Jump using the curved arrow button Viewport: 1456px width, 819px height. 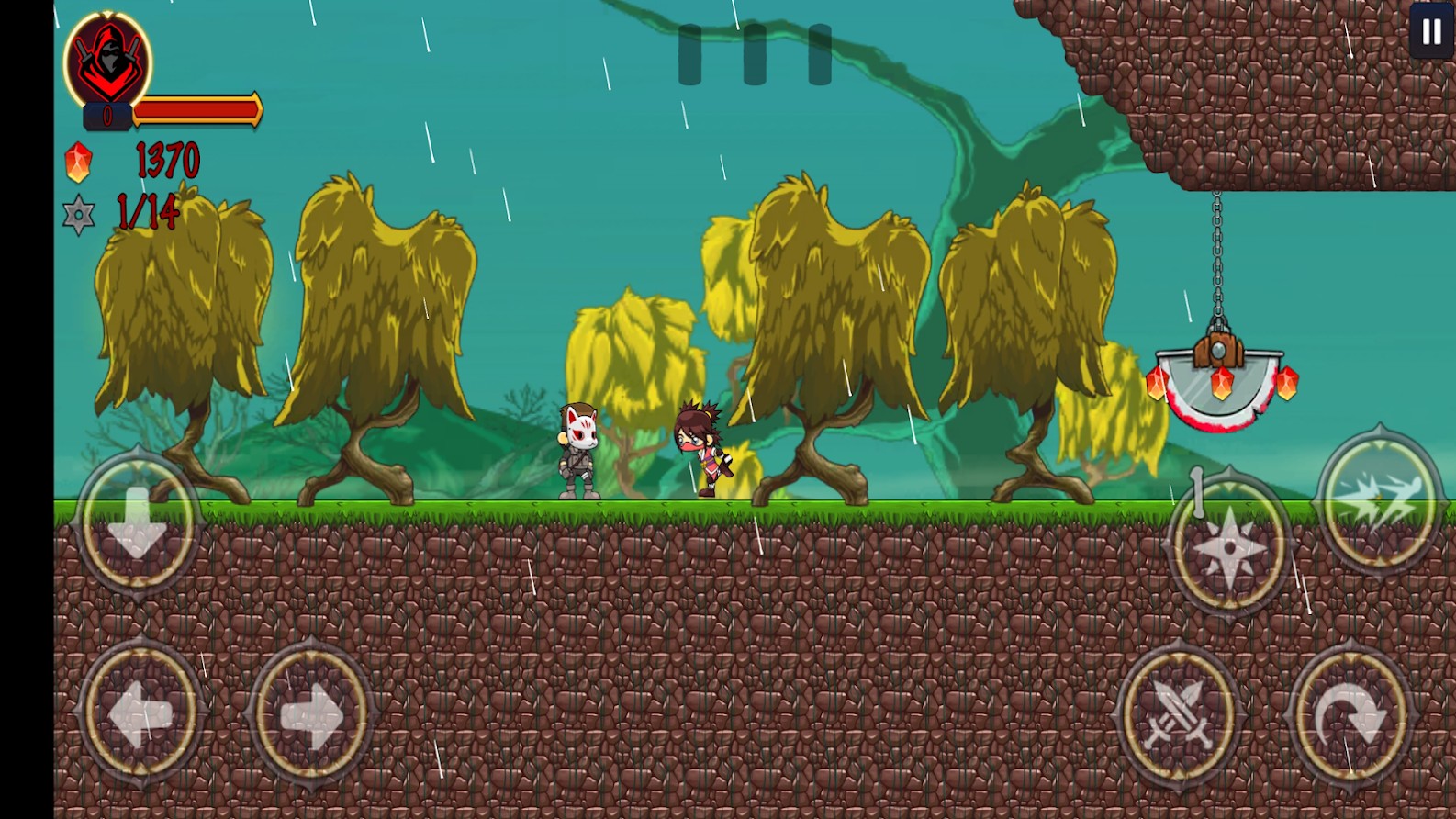click(x=1350, y=715)
